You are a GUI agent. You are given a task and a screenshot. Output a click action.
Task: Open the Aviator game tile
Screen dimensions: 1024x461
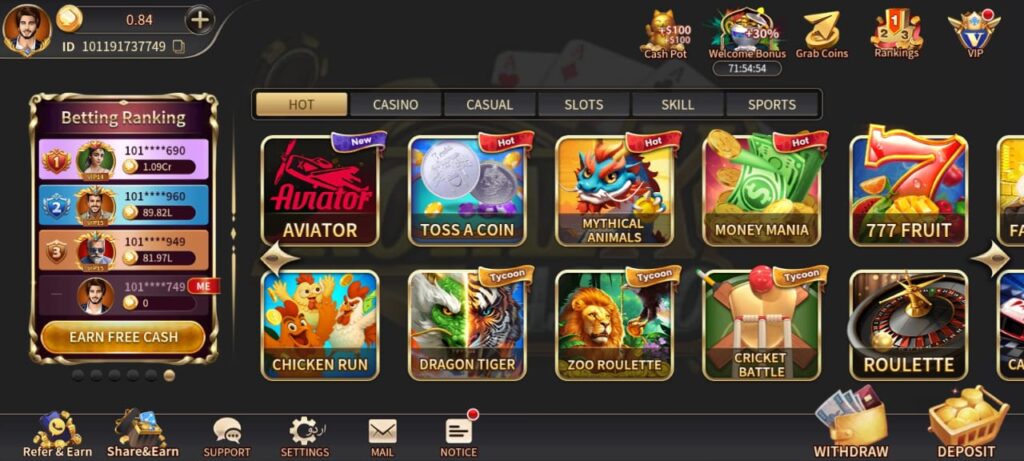point(320,191)
